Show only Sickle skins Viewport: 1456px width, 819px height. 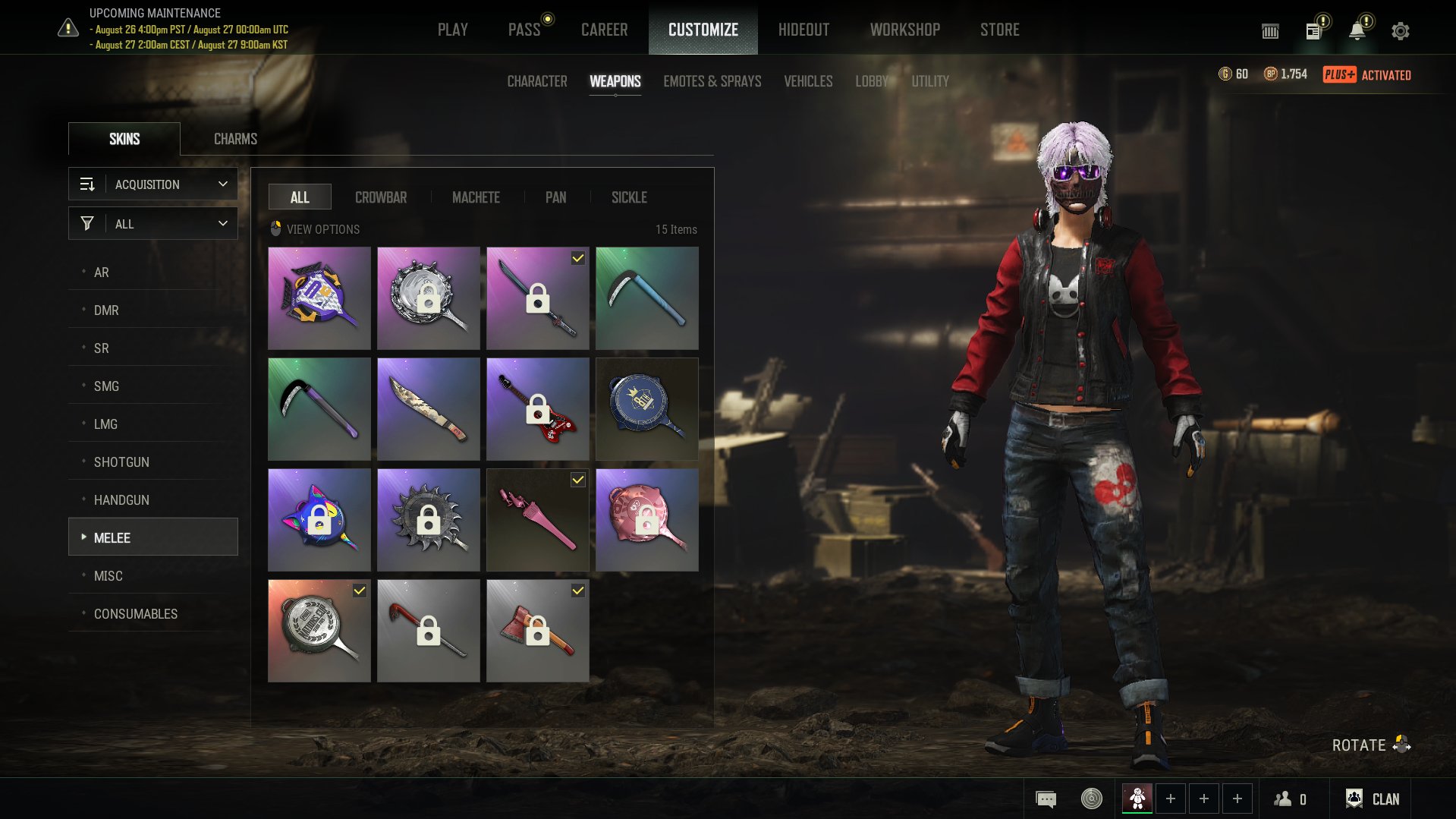coord(629,197)
